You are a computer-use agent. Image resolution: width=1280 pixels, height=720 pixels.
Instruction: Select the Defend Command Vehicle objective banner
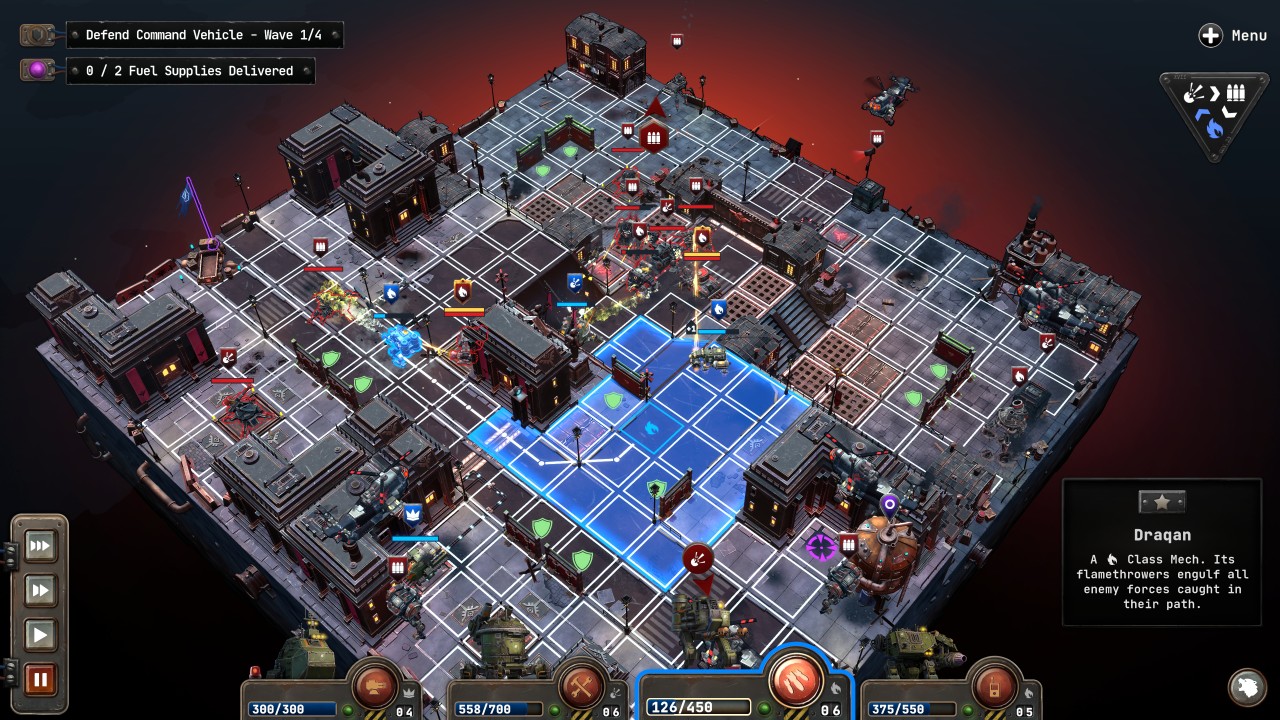pyautogui.click(x=205, y=34)
